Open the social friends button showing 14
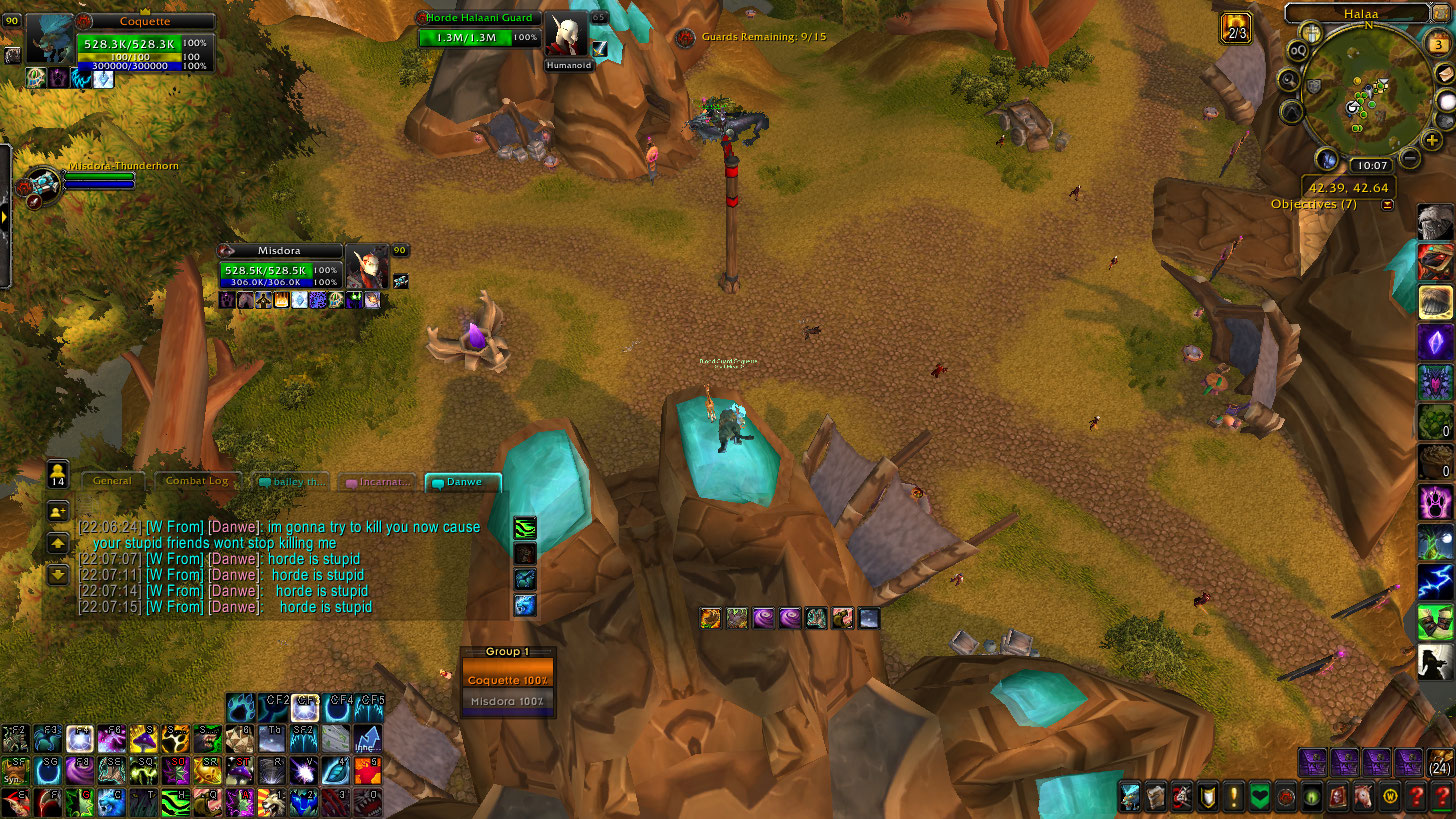 (x=57, y=473)
